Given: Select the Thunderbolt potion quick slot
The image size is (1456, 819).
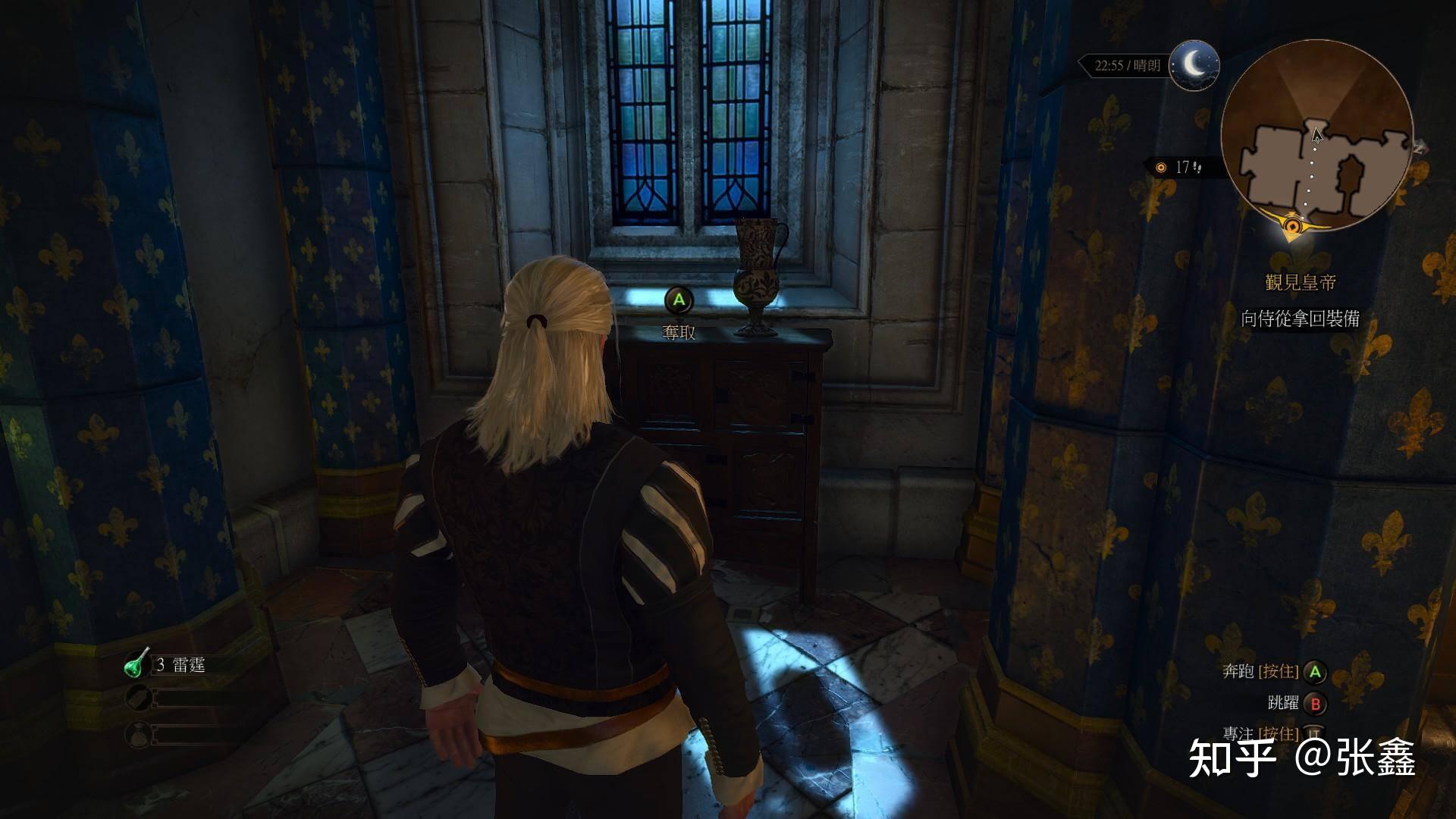Looking at the screenshot, I should pos(138,664).
